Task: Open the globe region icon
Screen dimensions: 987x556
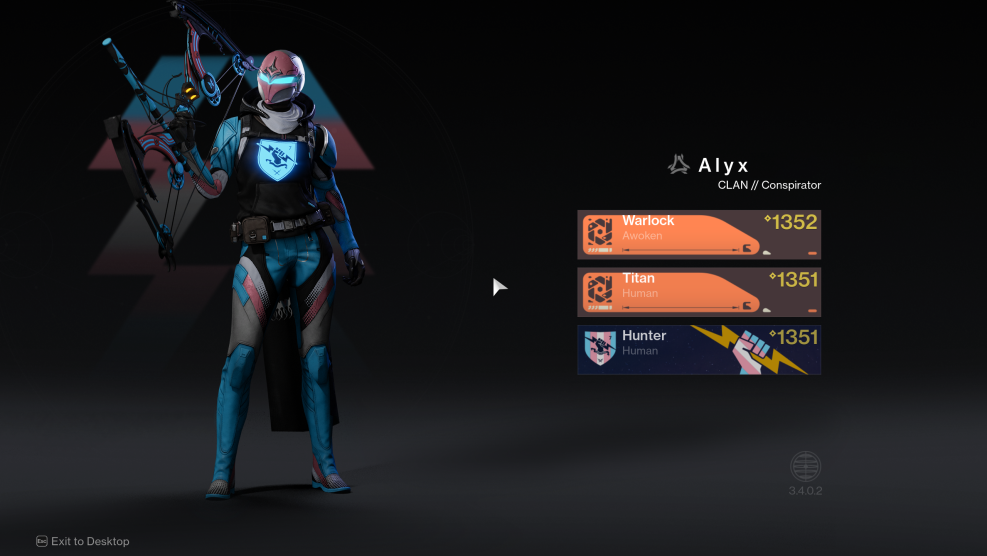Action: (805, 467)
